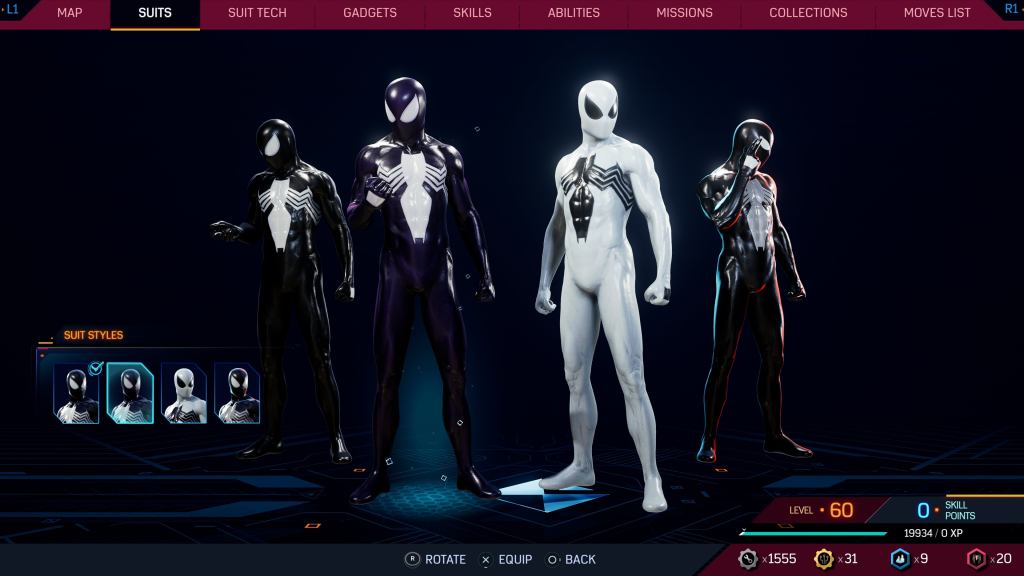View the Missions tab
The image size is (1024, 576).
684,13
